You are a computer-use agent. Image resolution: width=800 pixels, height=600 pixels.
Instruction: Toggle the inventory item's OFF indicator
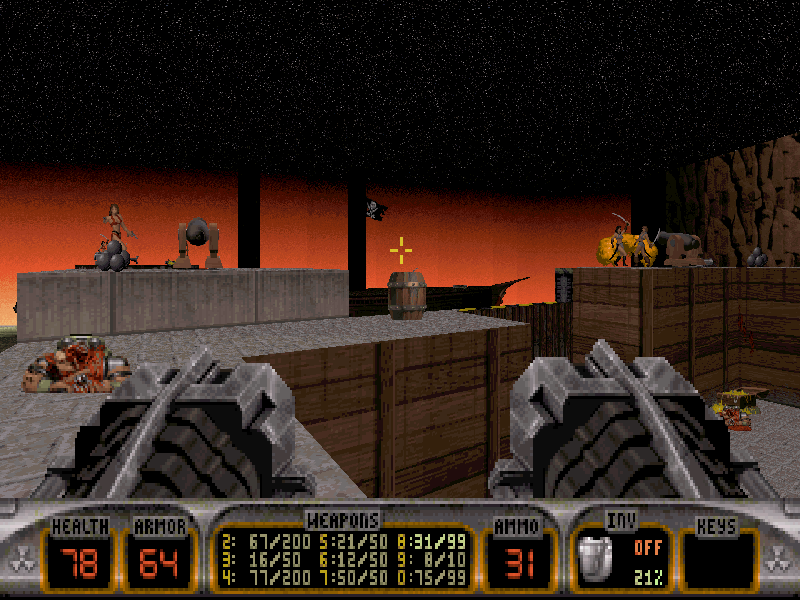pyautogui.click(x=646, y=548)
